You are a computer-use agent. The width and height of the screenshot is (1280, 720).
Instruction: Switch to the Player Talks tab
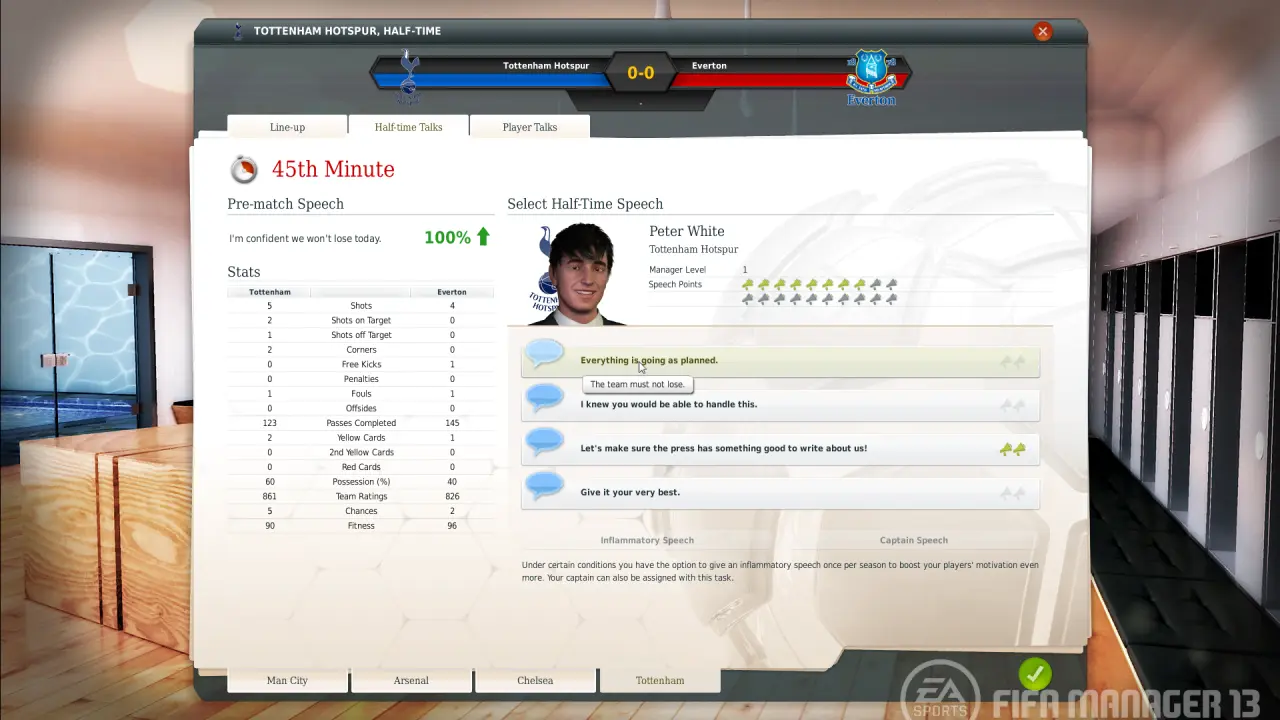coord(529,127)
